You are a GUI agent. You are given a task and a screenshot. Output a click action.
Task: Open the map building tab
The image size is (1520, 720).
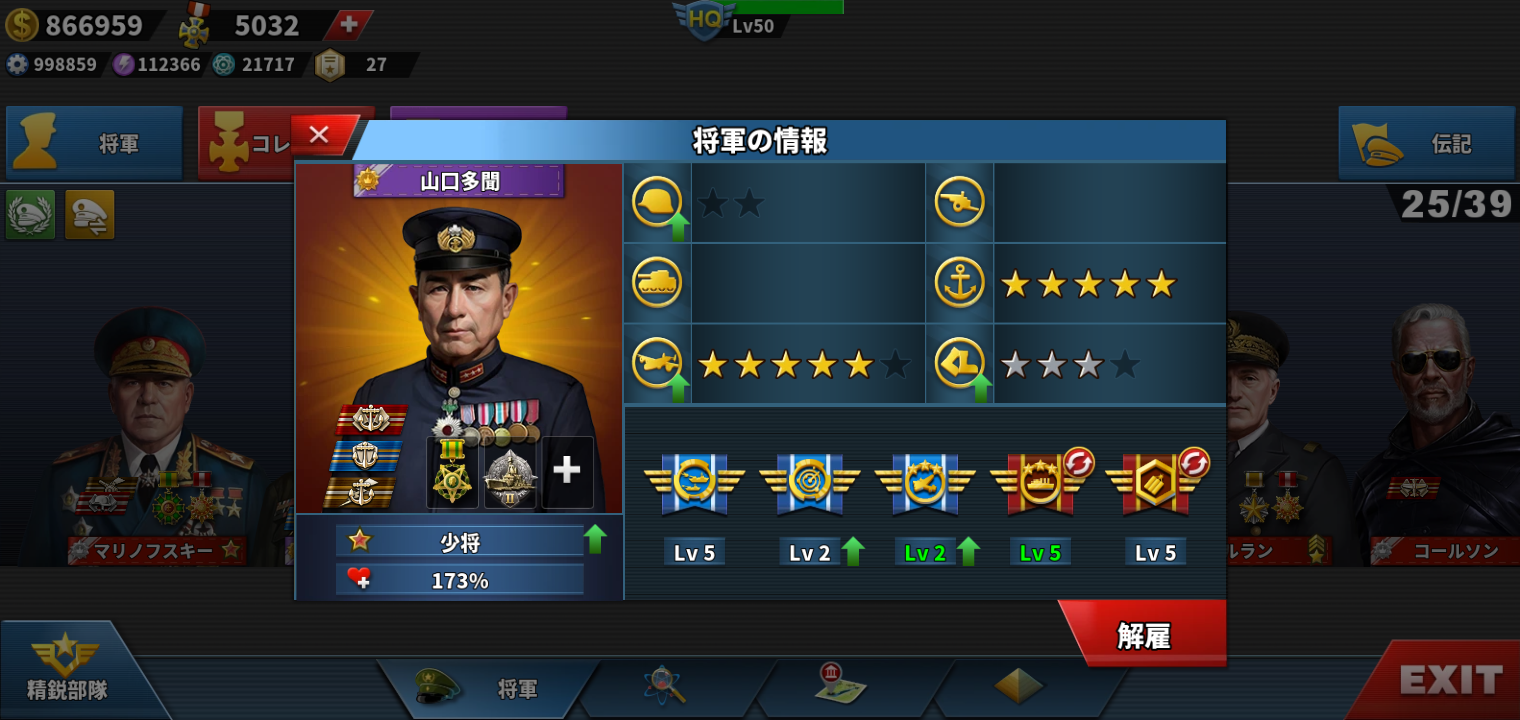point(840,686)
